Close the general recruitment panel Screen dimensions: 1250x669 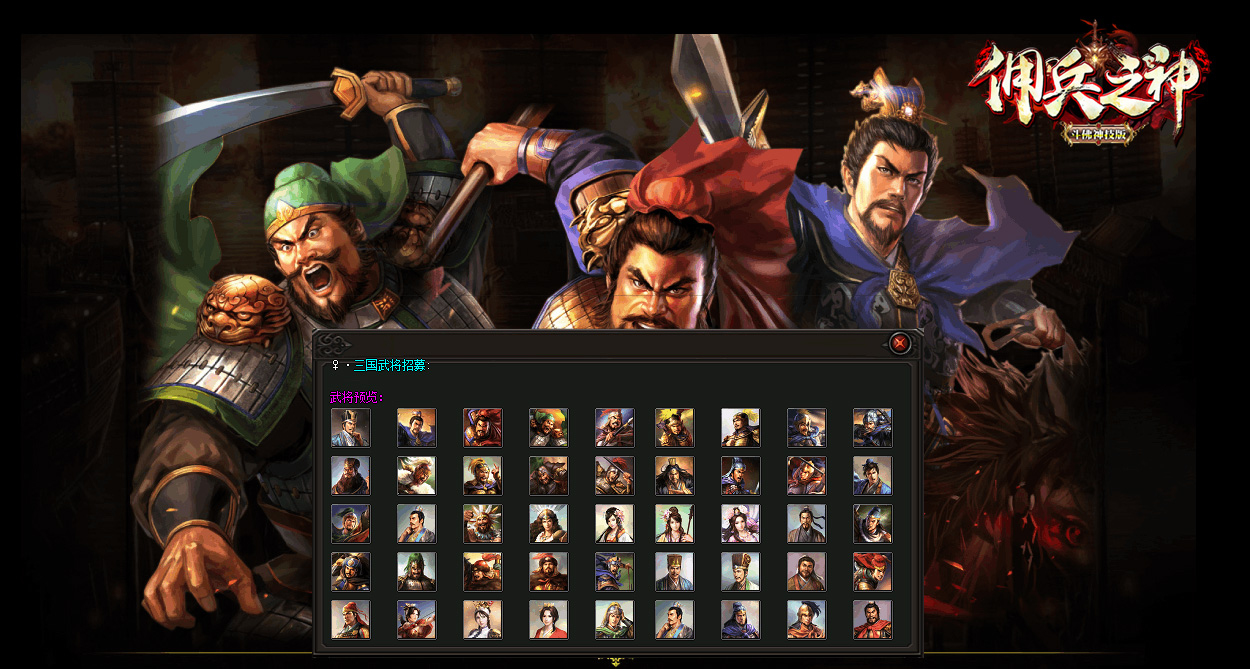pos(900,343)
